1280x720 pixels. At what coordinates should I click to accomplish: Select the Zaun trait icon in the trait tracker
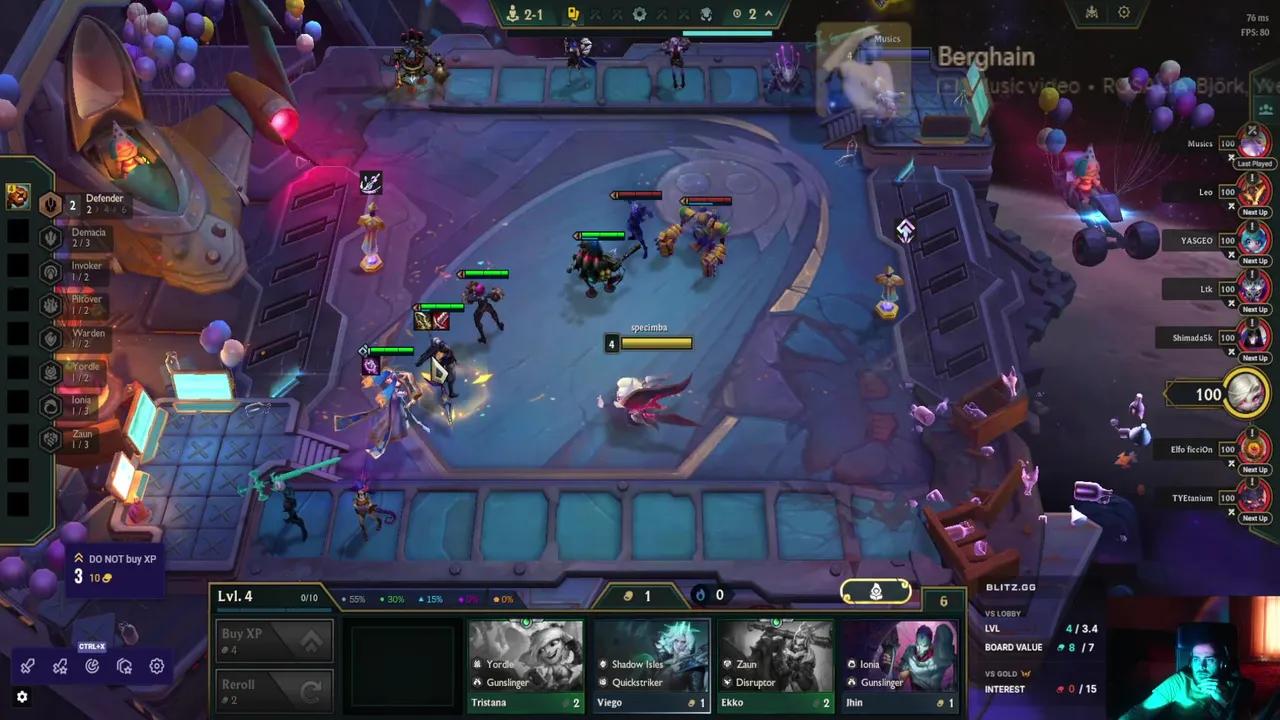click(50, 439)
